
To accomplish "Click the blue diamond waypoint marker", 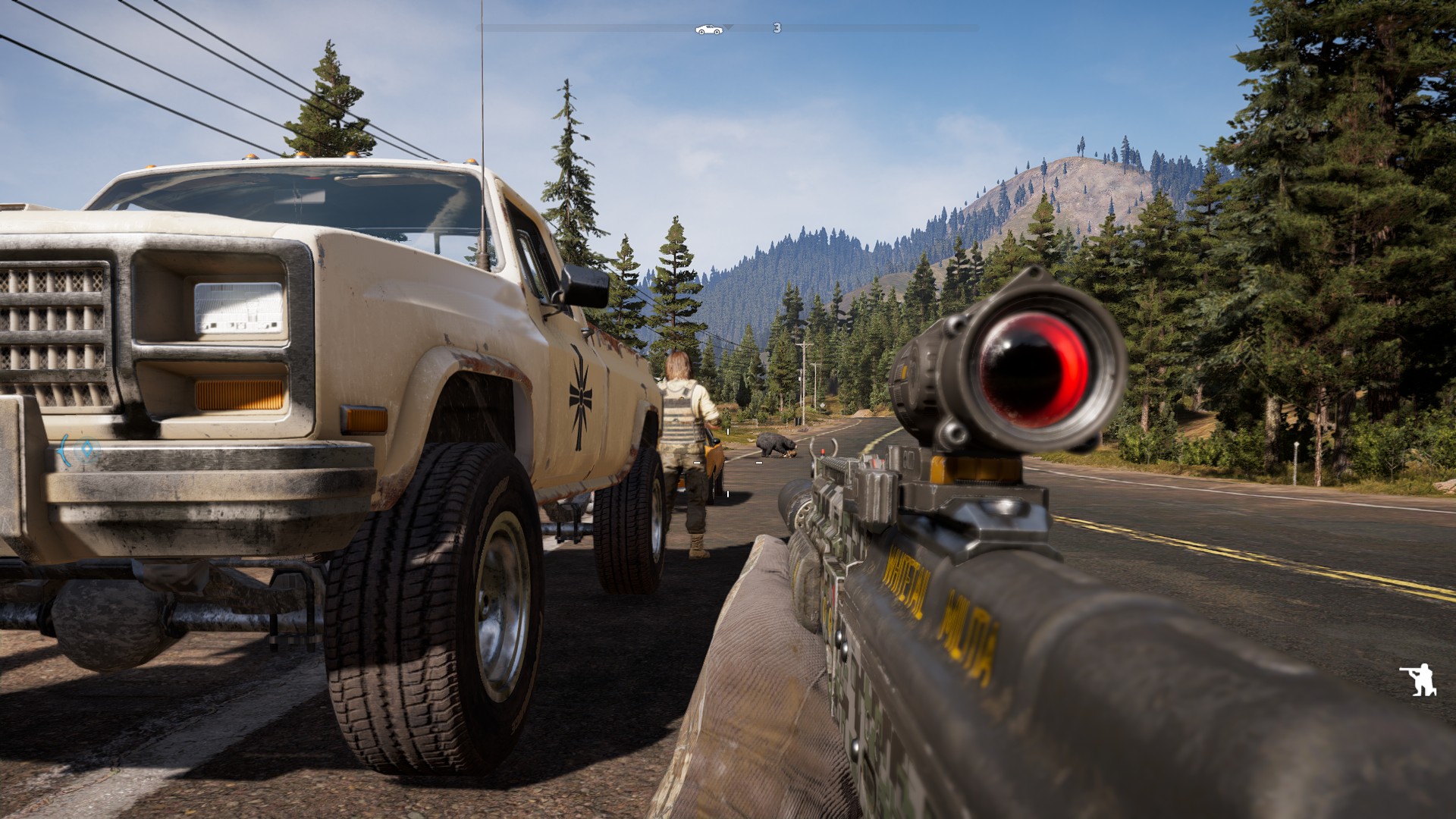I will (x=88, y=449).
